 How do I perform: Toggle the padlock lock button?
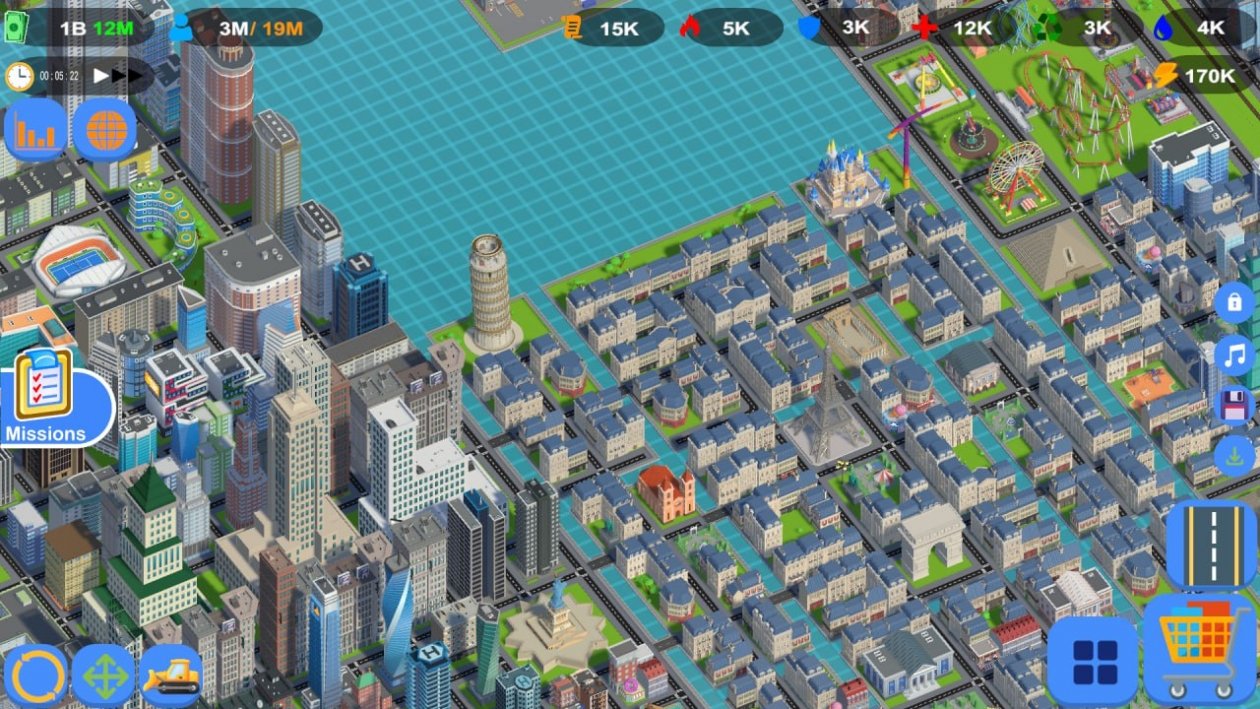point(1234,302)
